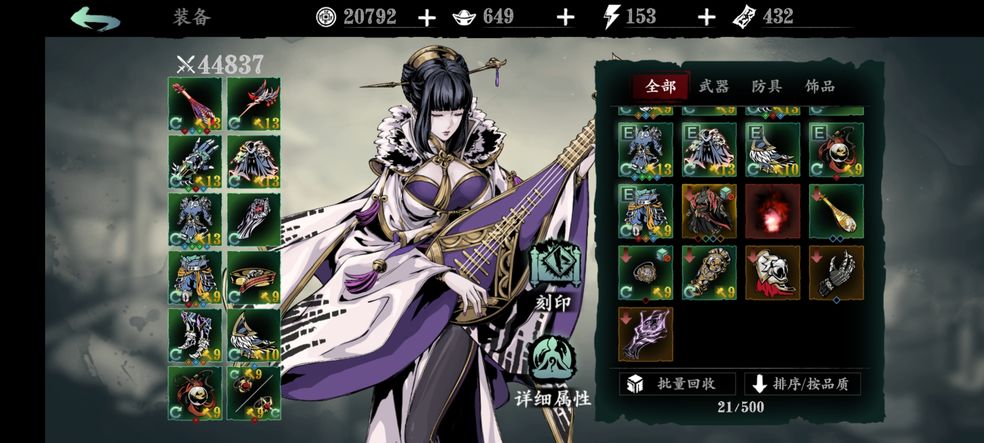This screenshot has height=443, width=984.
Task: Go back using the arrow button
Action: (95, 18)
